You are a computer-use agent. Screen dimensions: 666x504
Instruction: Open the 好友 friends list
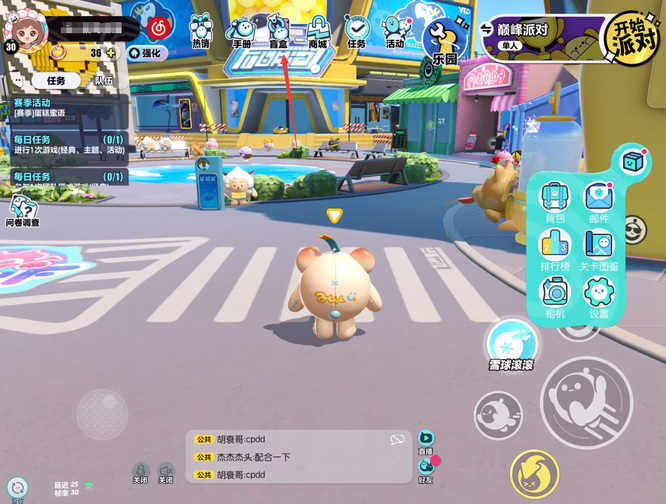coord(427,467)
